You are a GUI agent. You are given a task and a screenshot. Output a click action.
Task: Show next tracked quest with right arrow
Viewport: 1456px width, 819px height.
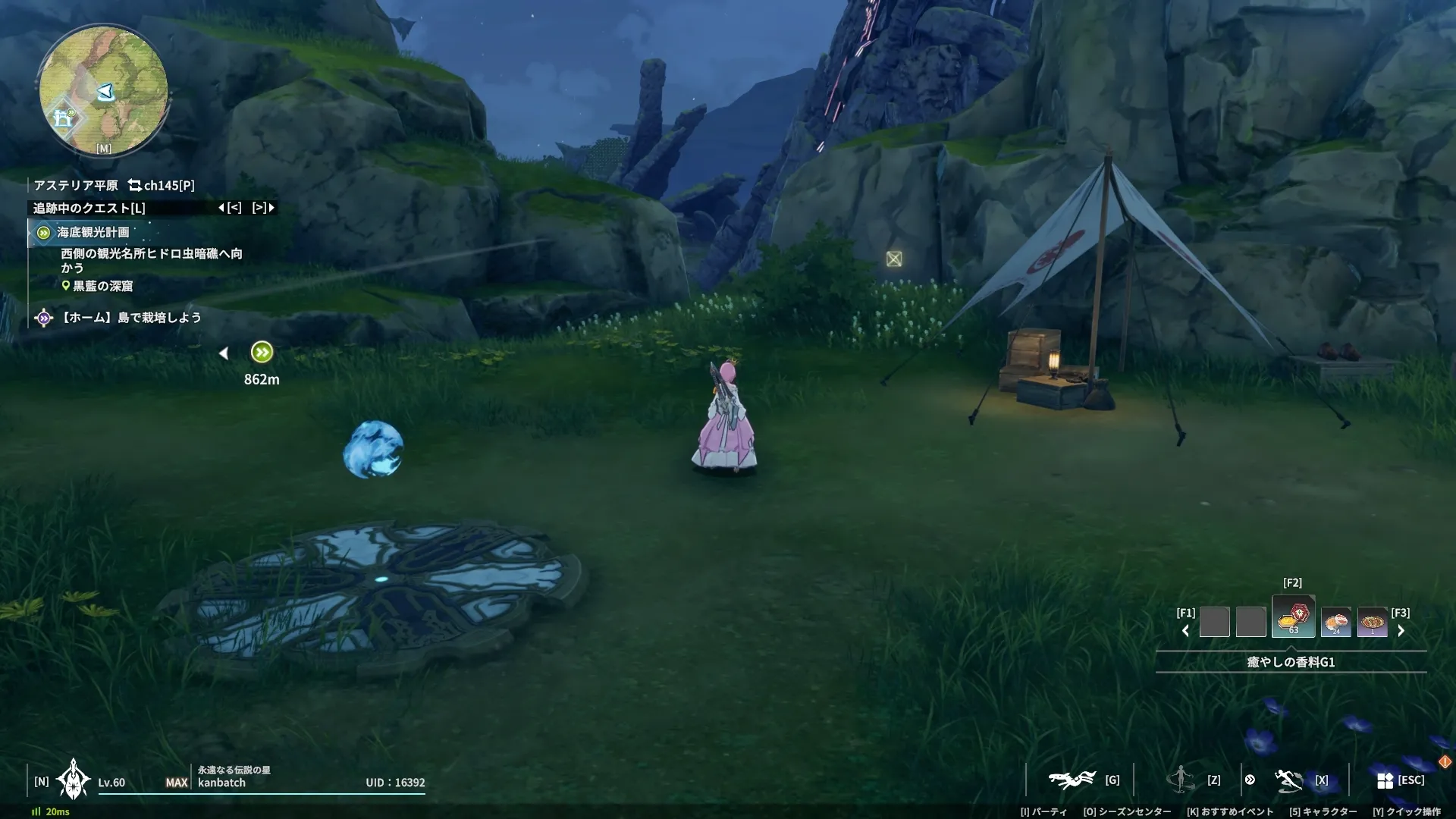point(263,208)
